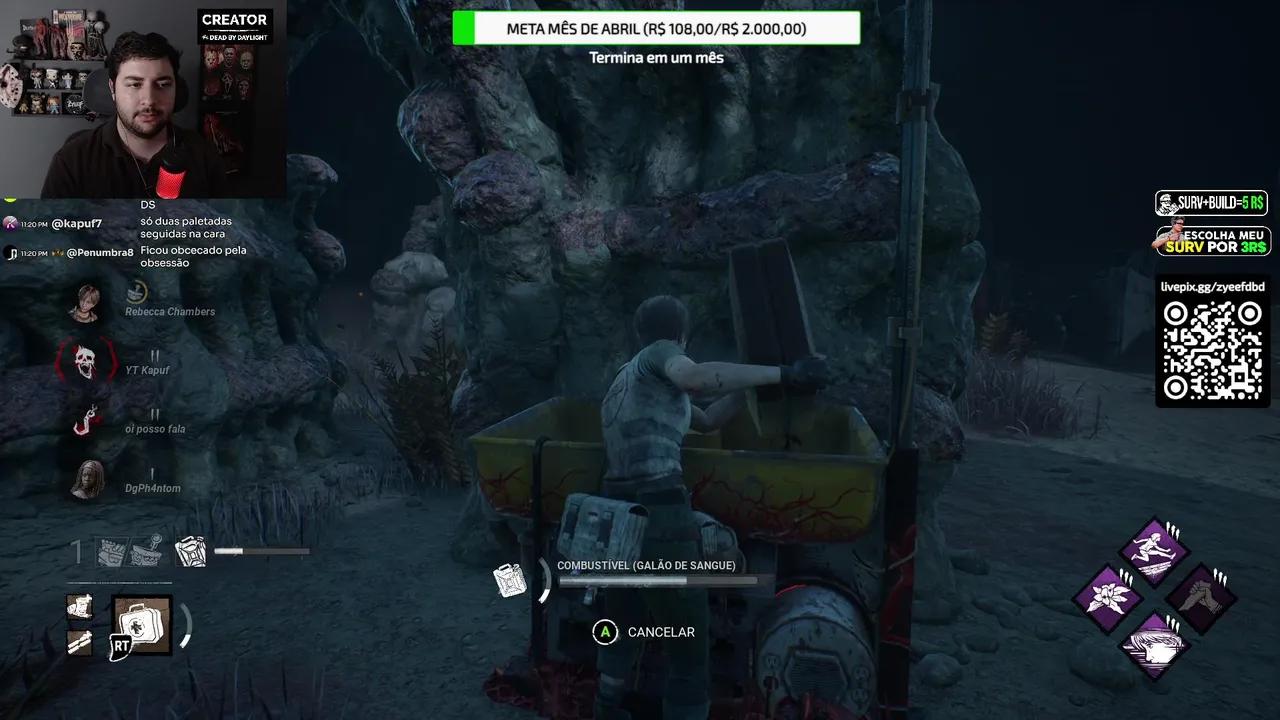The width and height of the screenshot is (1280, 720).
Task: Select the blood gallon fuel item icon
Action: click(512, 580)
